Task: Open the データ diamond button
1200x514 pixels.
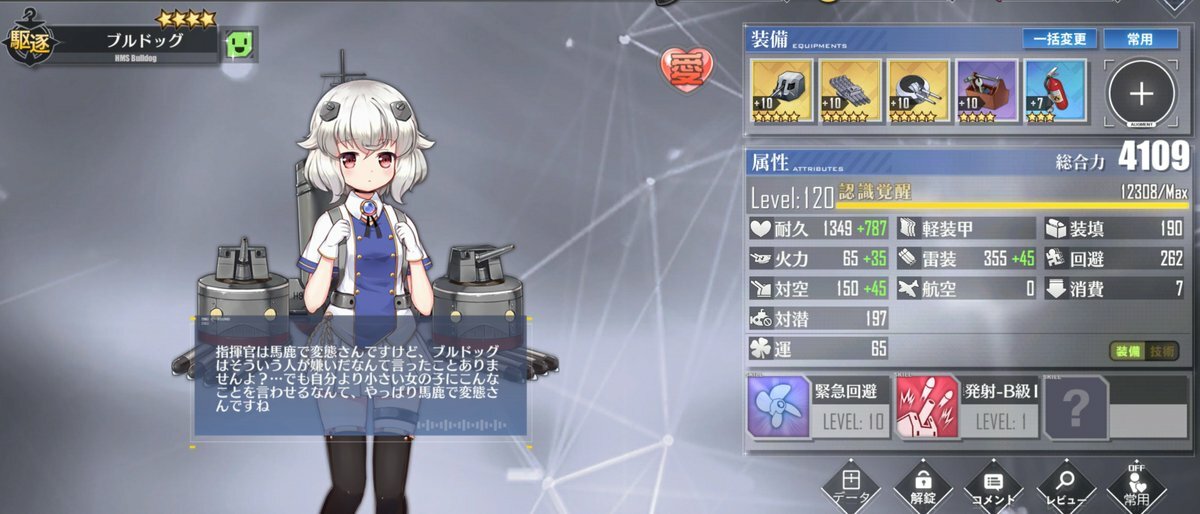Action: click(850, 490)
